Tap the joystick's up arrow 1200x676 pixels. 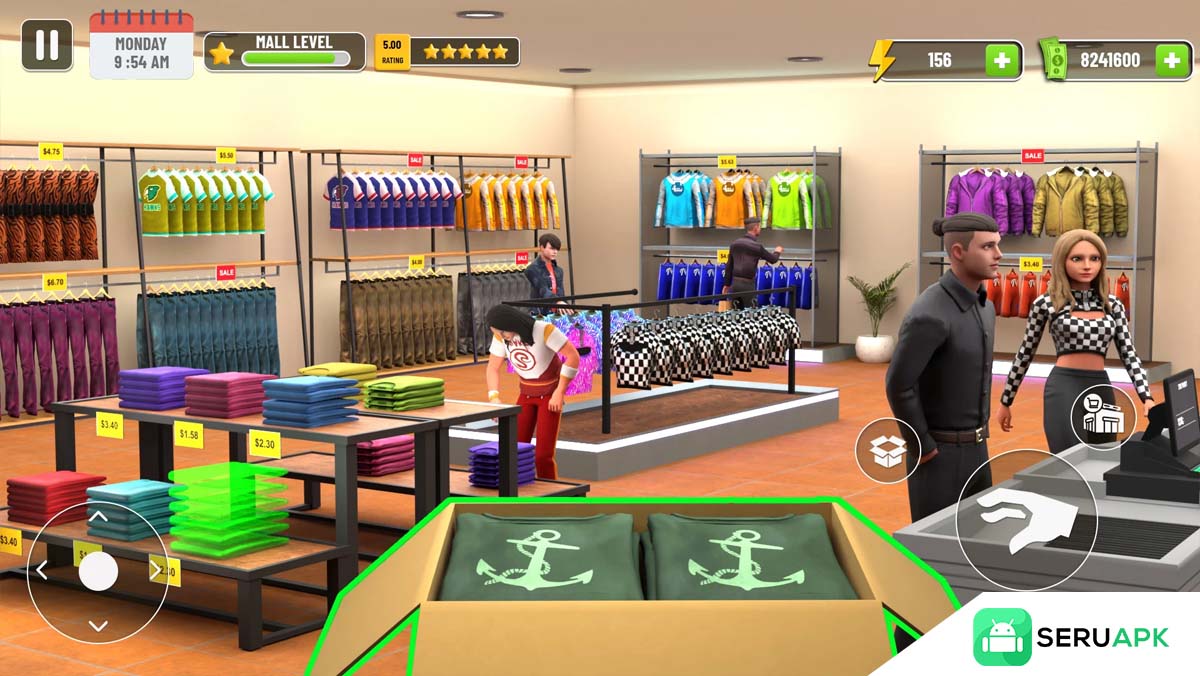(98, 517)
